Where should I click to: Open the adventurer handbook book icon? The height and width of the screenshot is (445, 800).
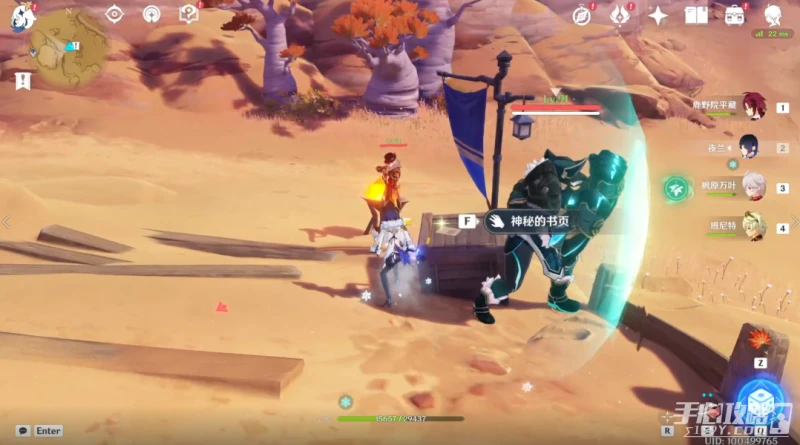(x=696, y=15)
